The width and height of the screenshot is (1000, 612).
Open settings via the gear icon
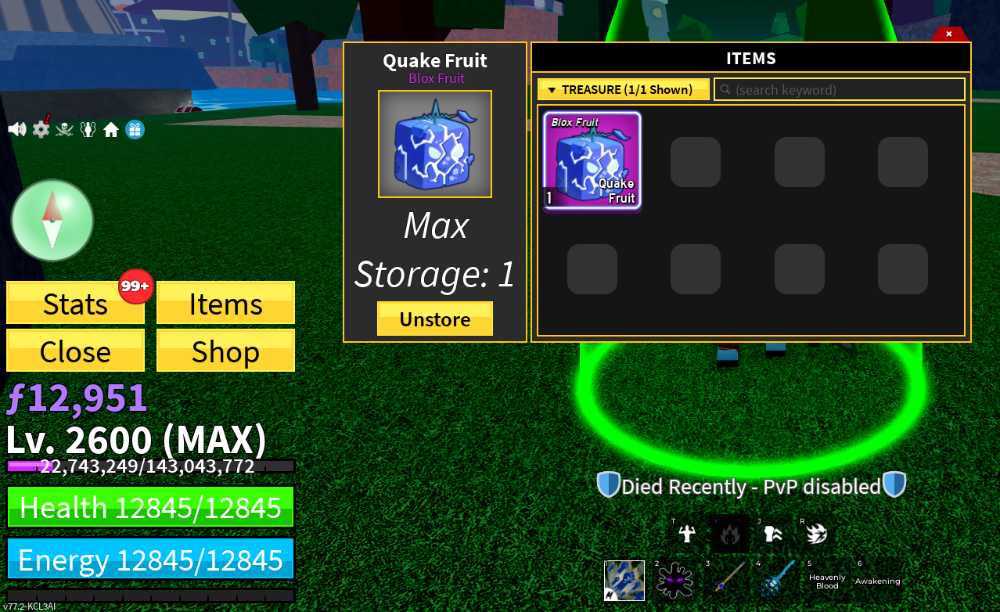click(x=41, y=129)
